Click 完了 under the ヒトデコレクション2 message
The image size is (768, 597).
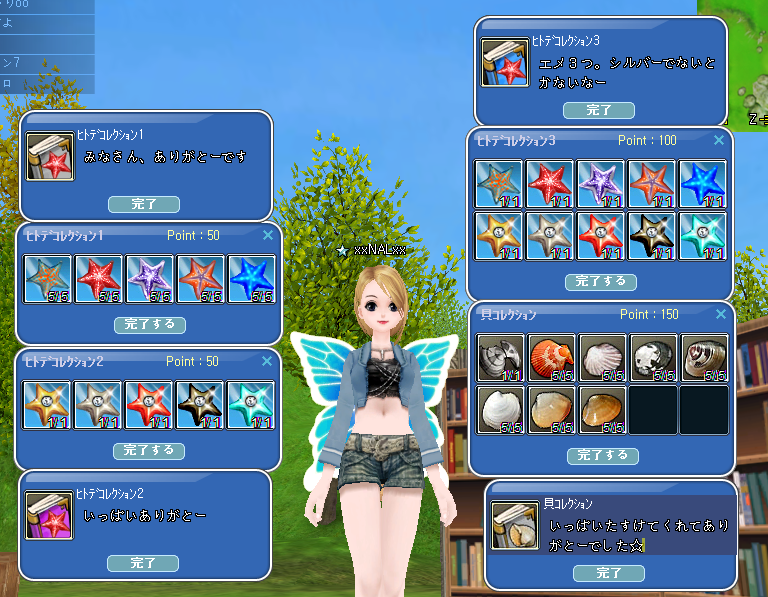143,563
